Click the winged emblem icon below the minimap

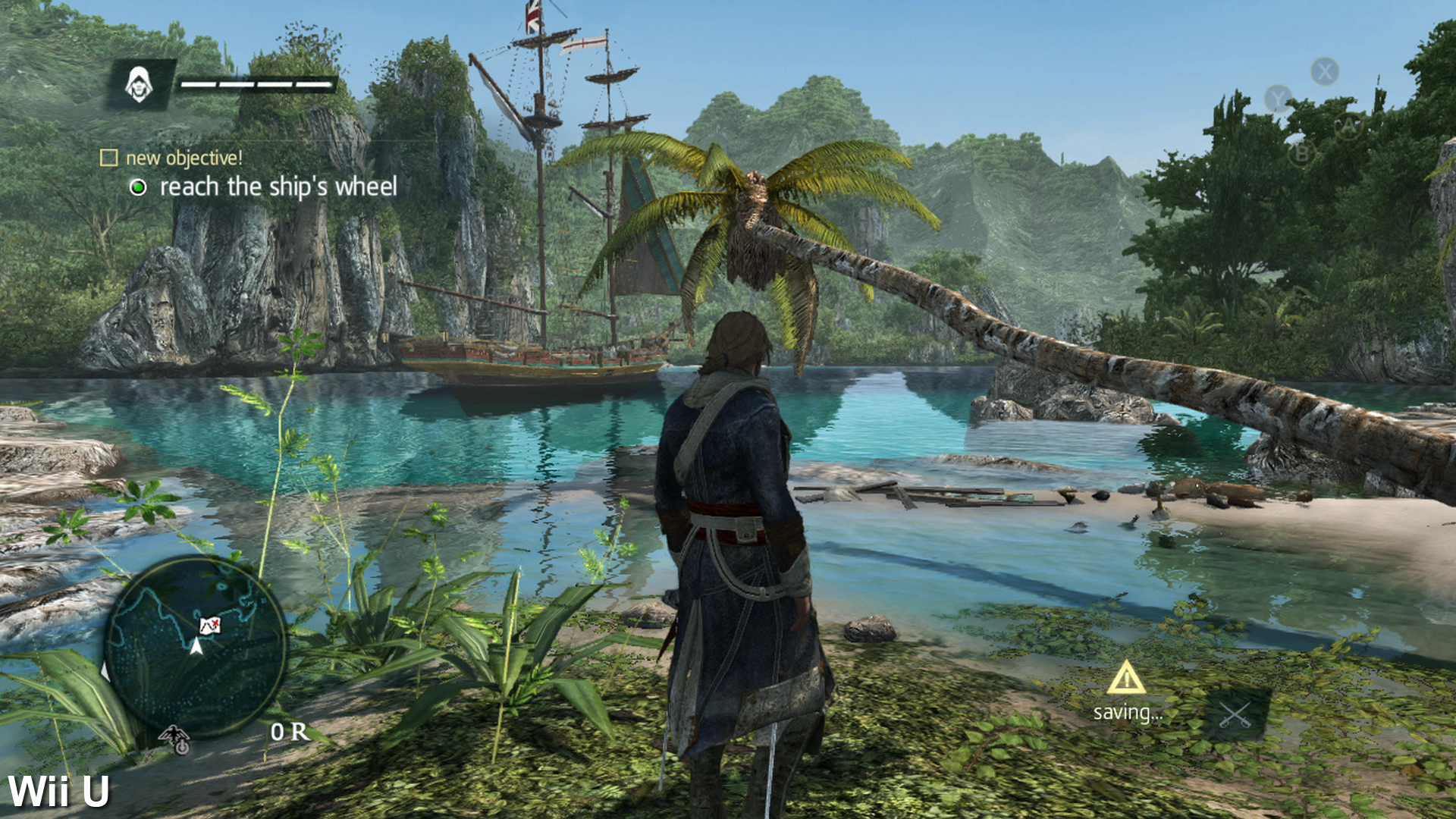(x=175, y=739)
